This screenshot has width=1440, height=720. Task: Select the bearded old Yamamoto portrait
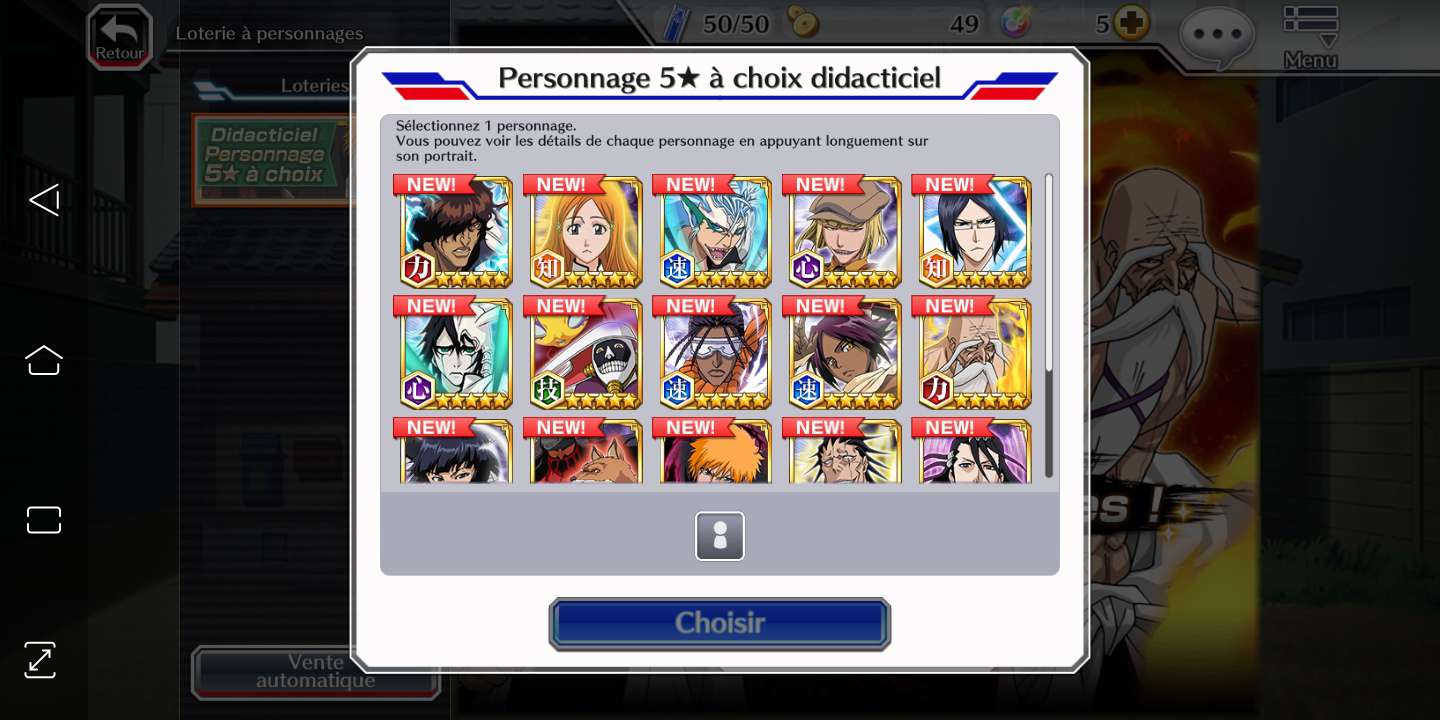[x=974, y=354]
